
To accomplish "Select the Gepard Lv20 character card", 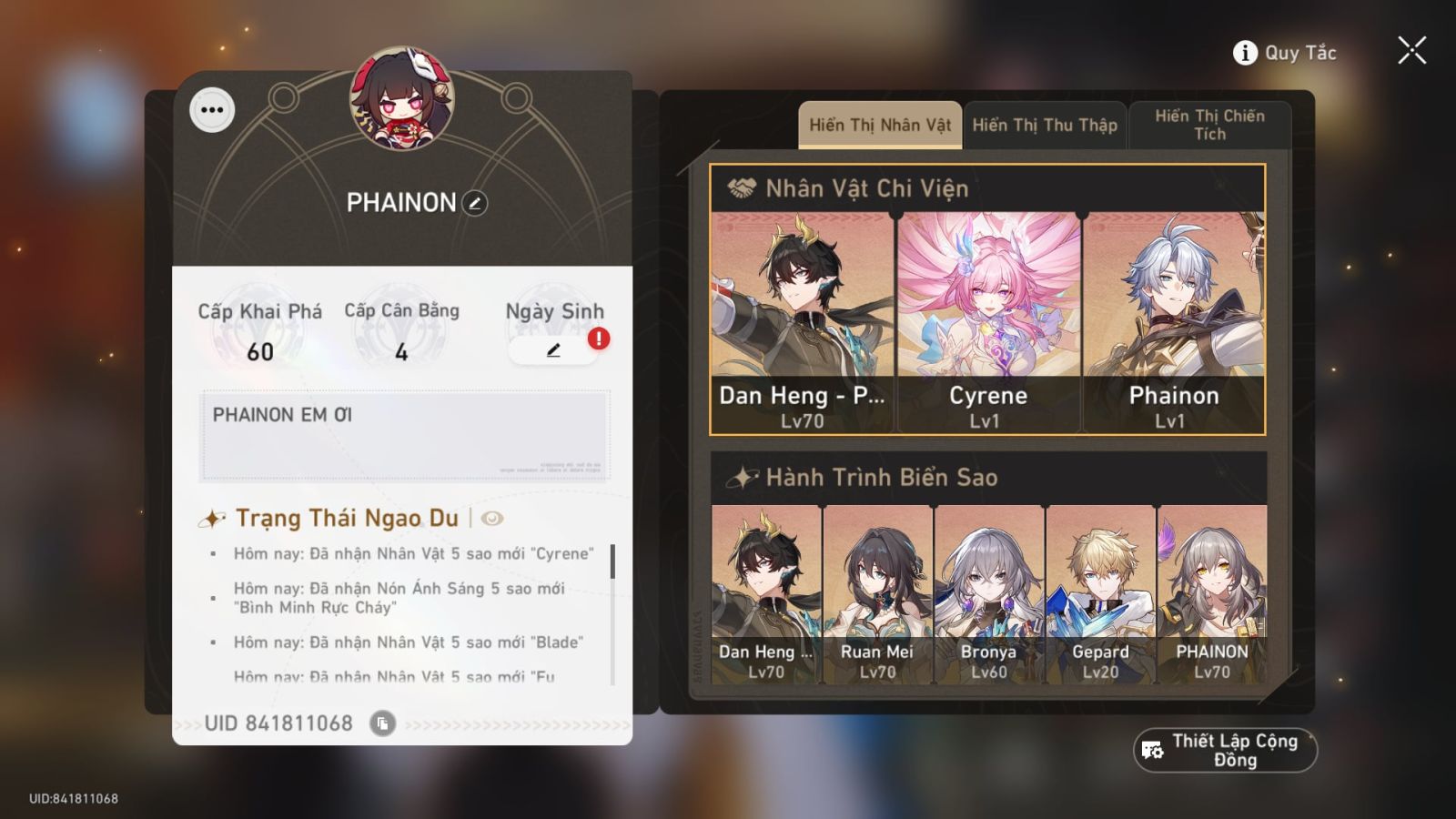I will click(x=1101, y=591).
